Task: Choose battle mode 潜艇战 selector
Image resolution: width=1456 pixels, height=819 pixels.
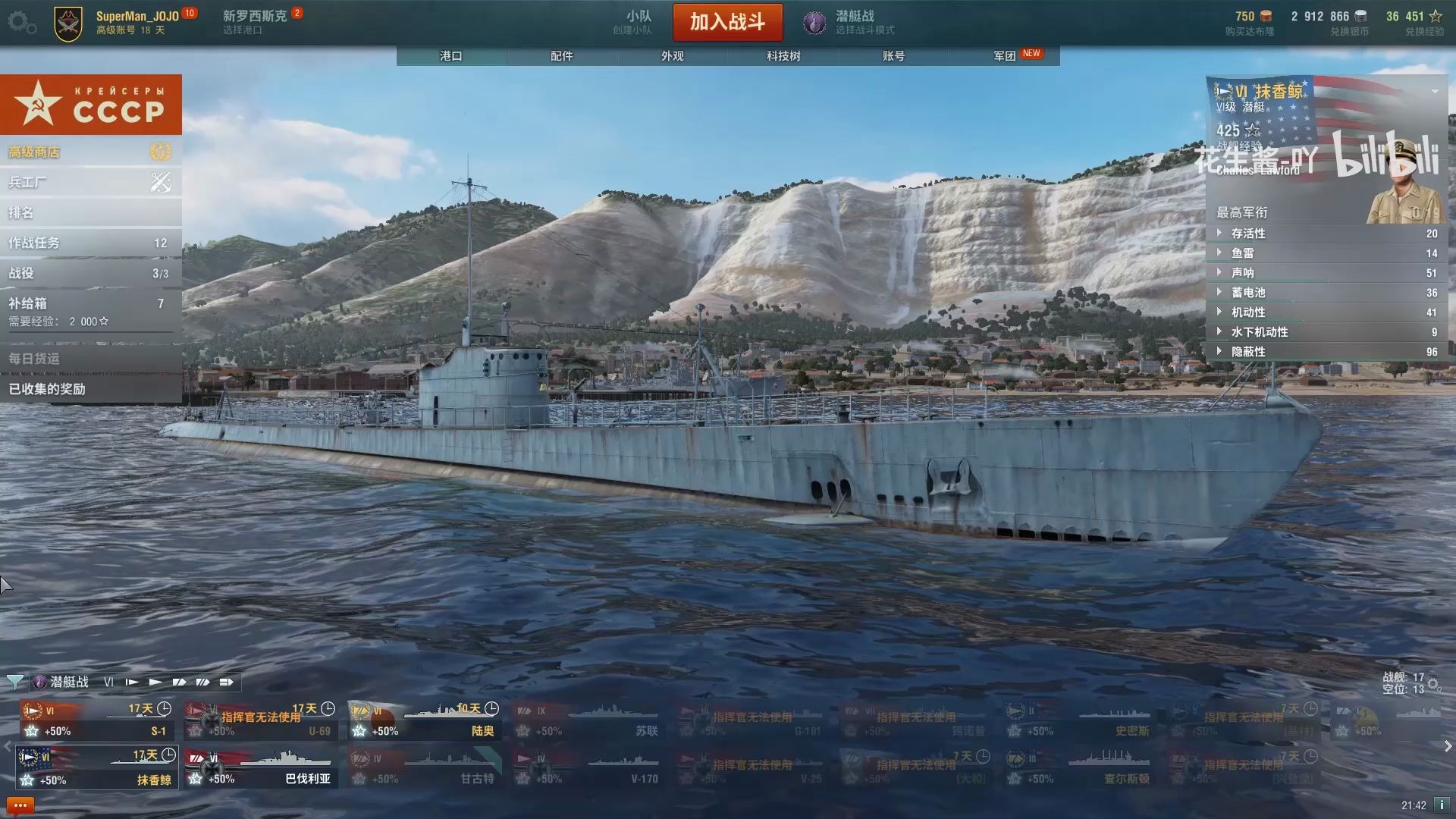Action: tap(849, 22)
